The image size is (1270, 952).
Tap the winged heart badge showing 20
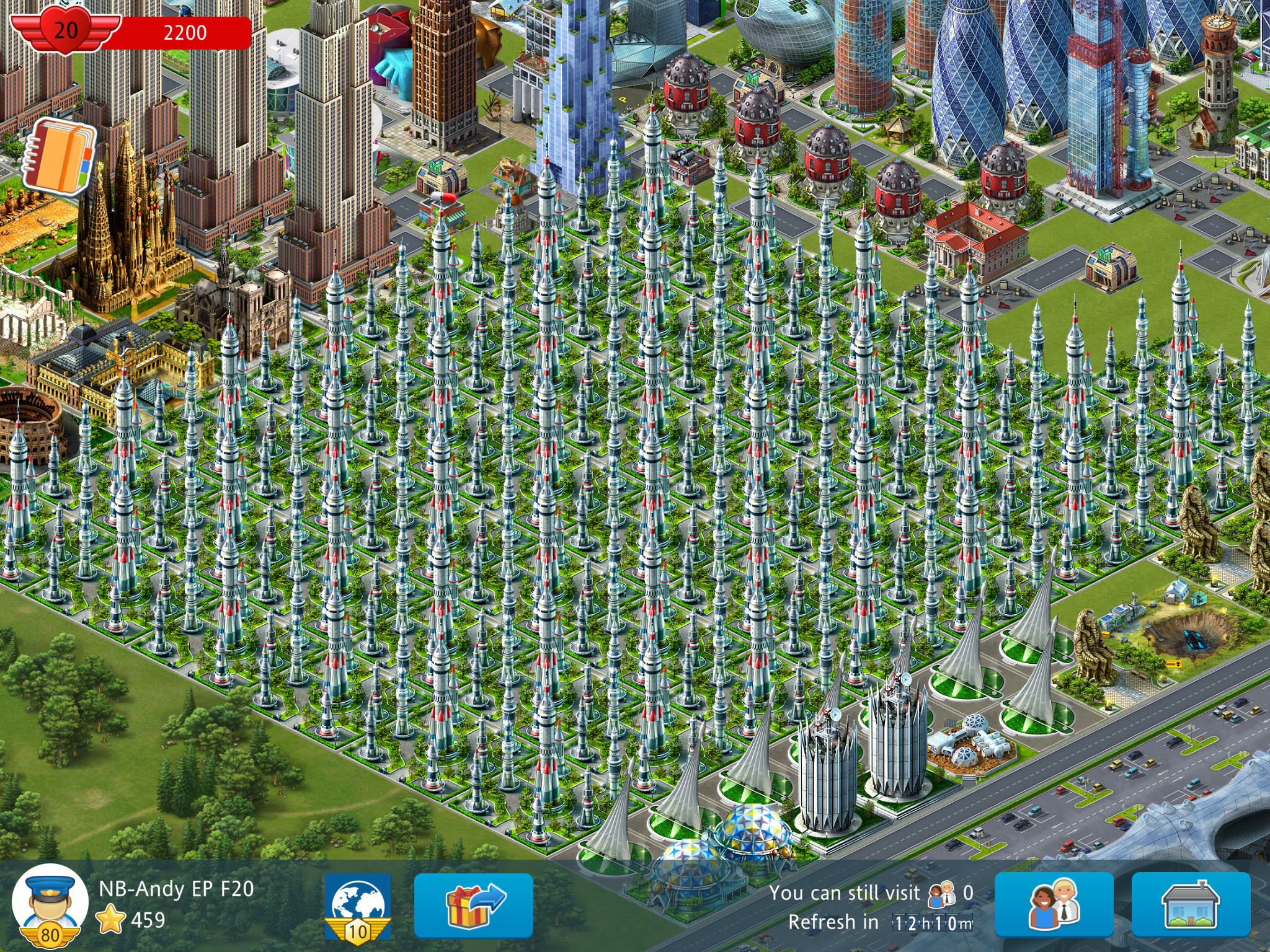[x=66, y=30]
